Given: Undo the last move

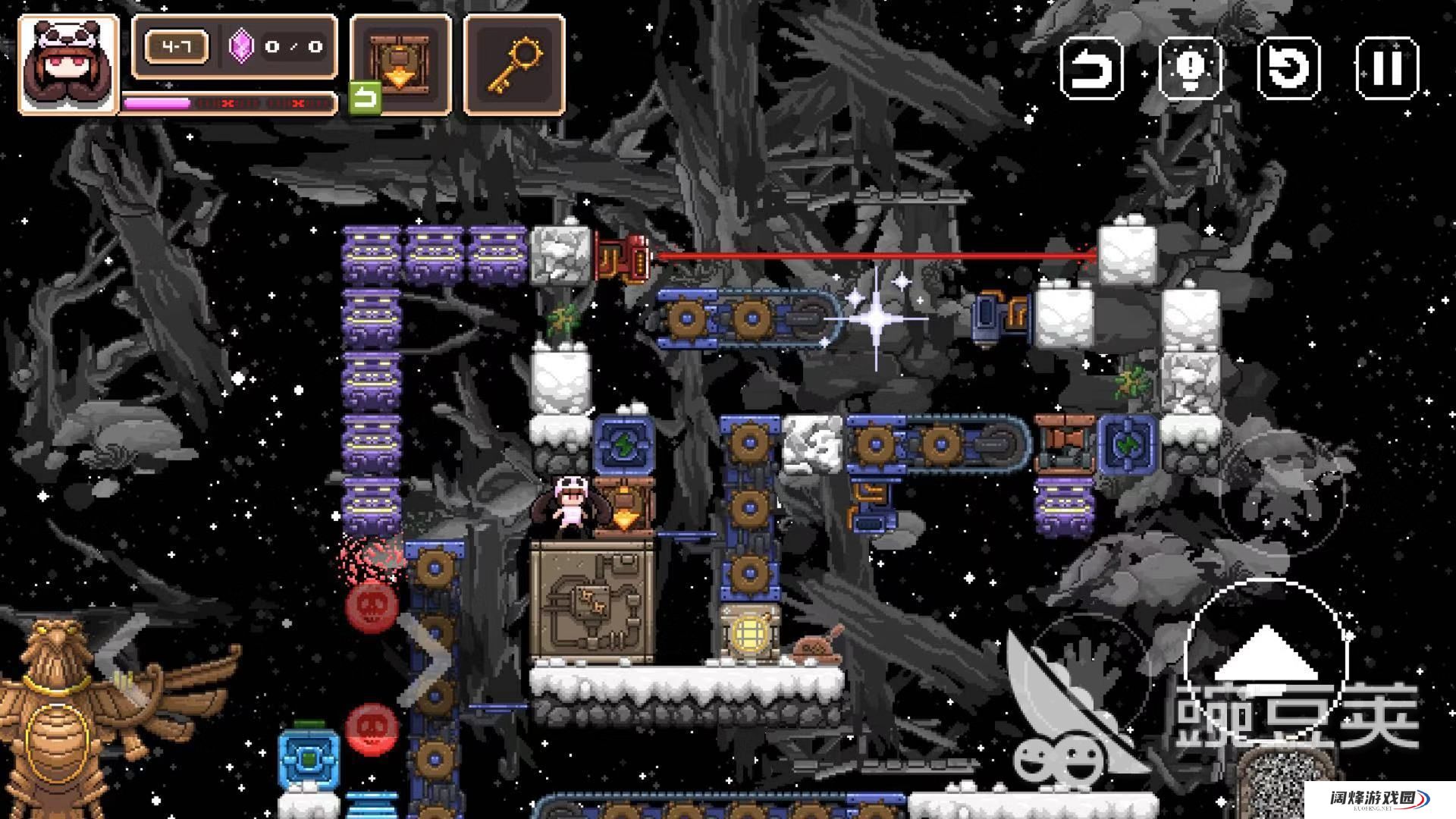Looking at the screenshot, I should click(1091, 68).
